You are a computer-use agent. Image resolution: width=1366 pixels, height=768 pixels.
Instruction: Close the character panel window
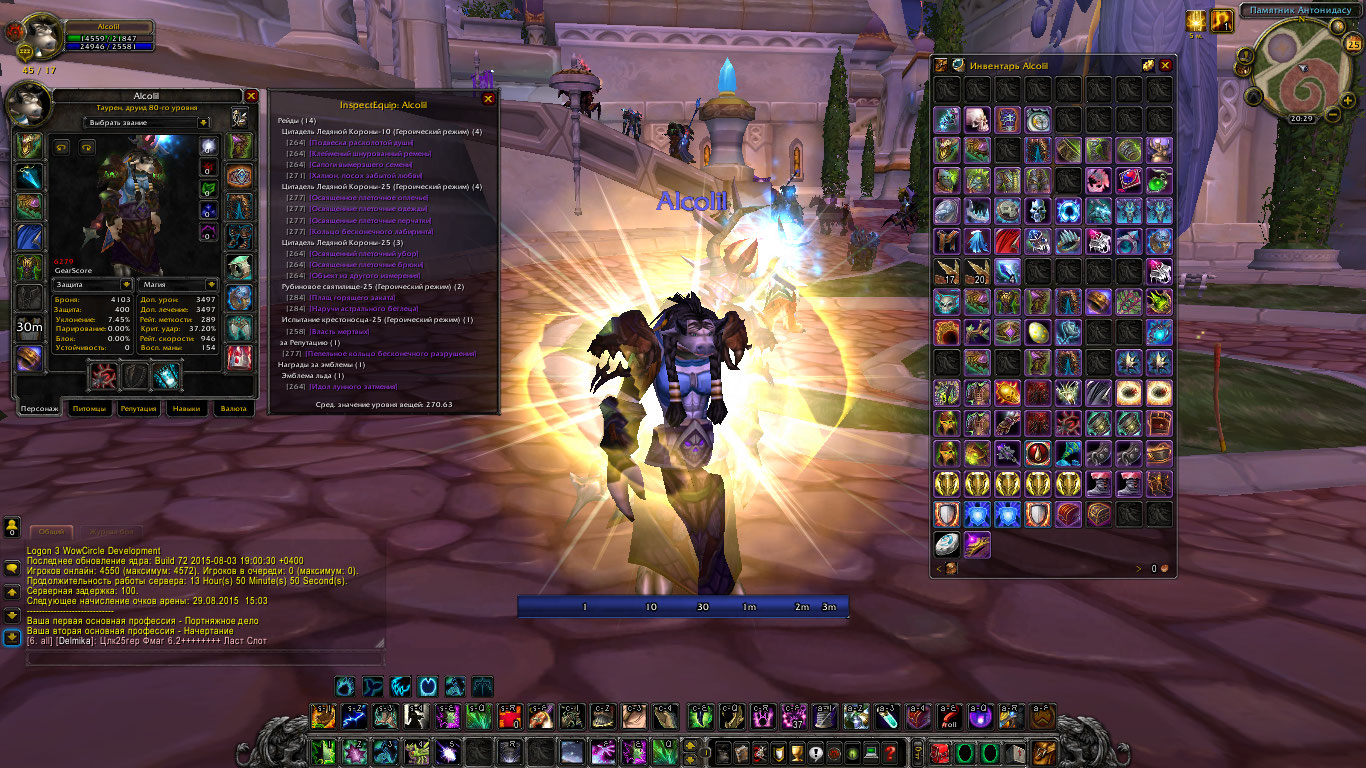(252, 96)
